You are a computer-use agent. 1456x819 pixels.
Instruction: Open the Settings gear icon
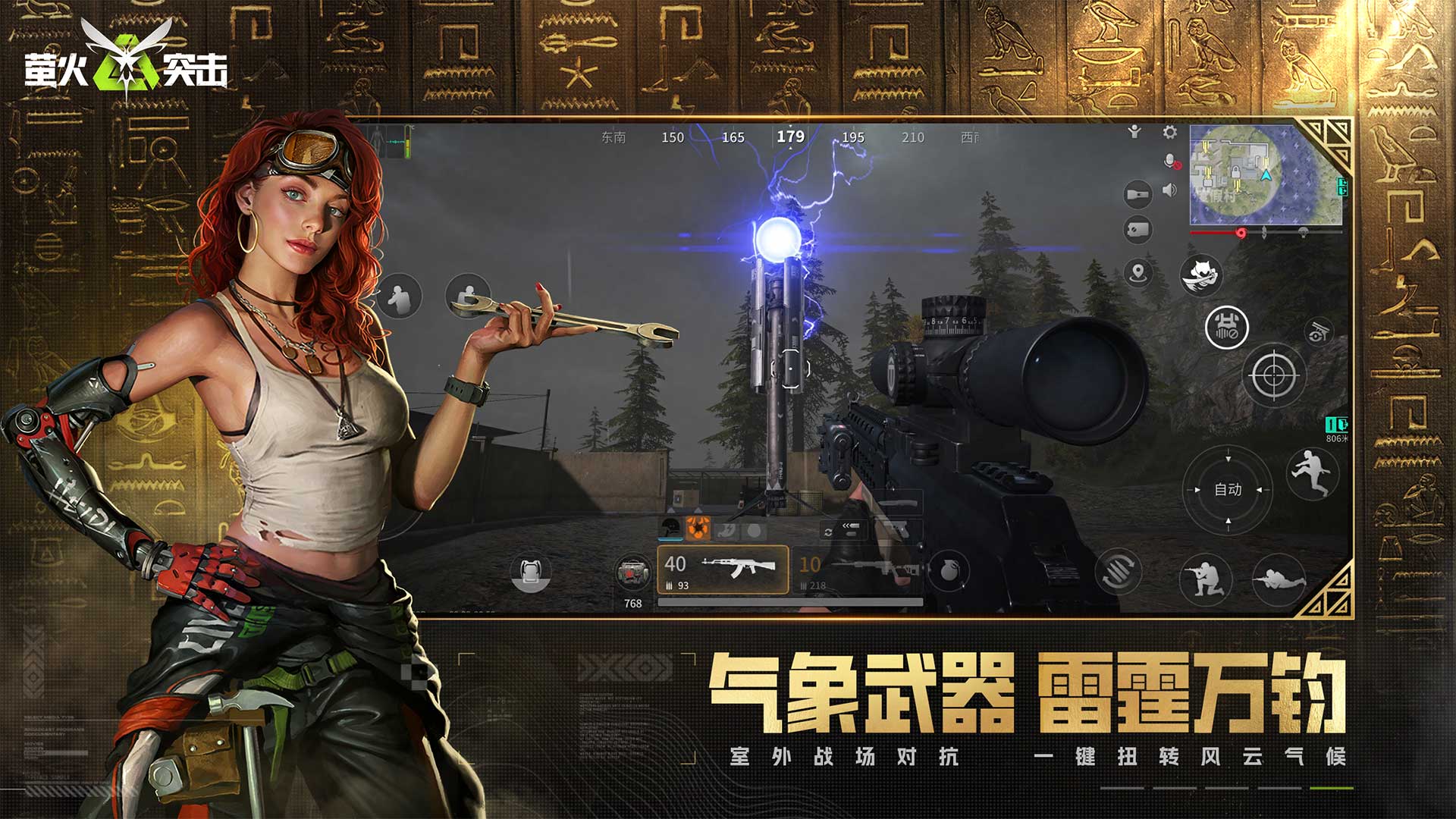coord(1169,131)
